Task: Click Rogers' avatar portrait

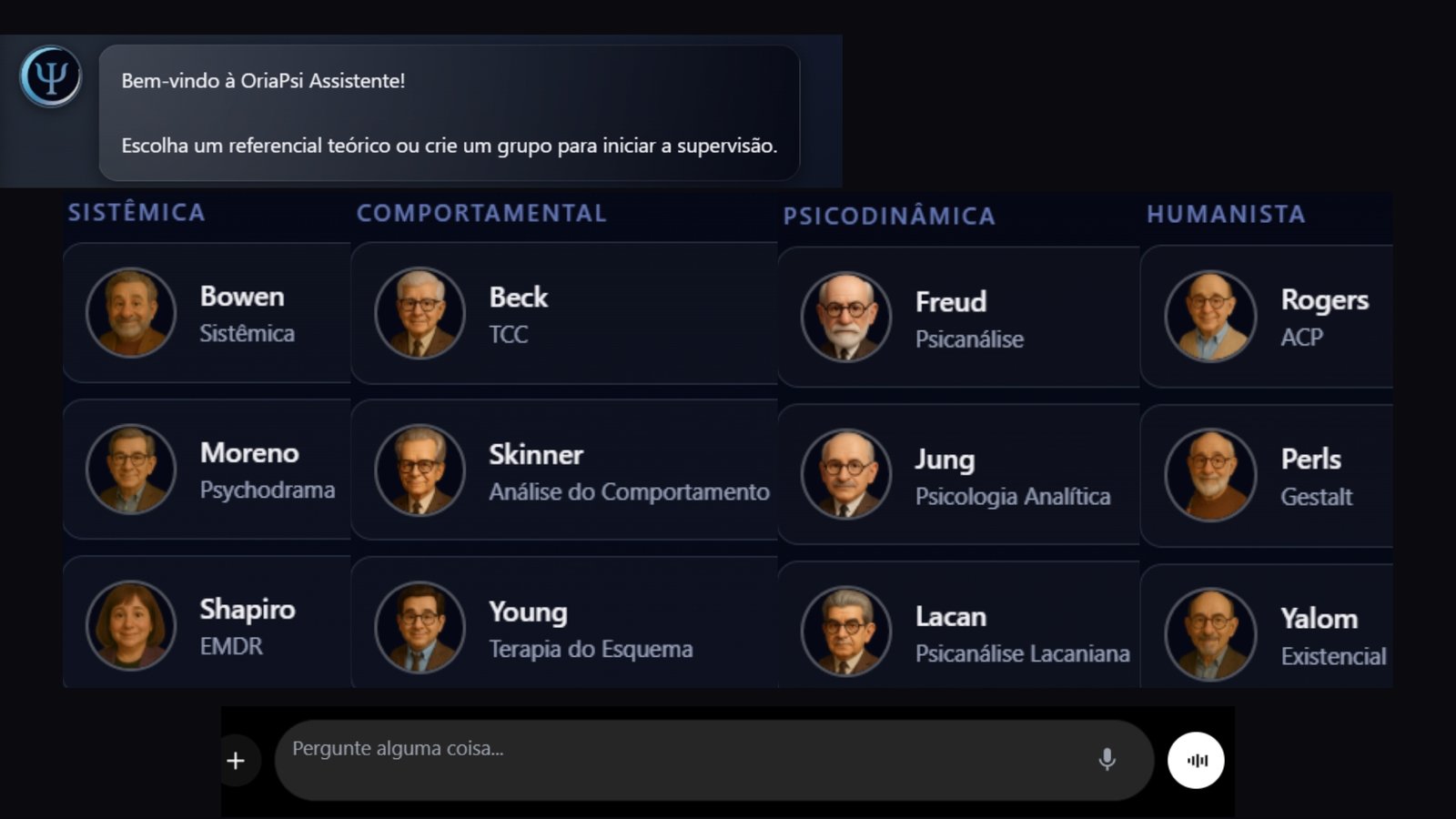Action: pos(1209,316)
